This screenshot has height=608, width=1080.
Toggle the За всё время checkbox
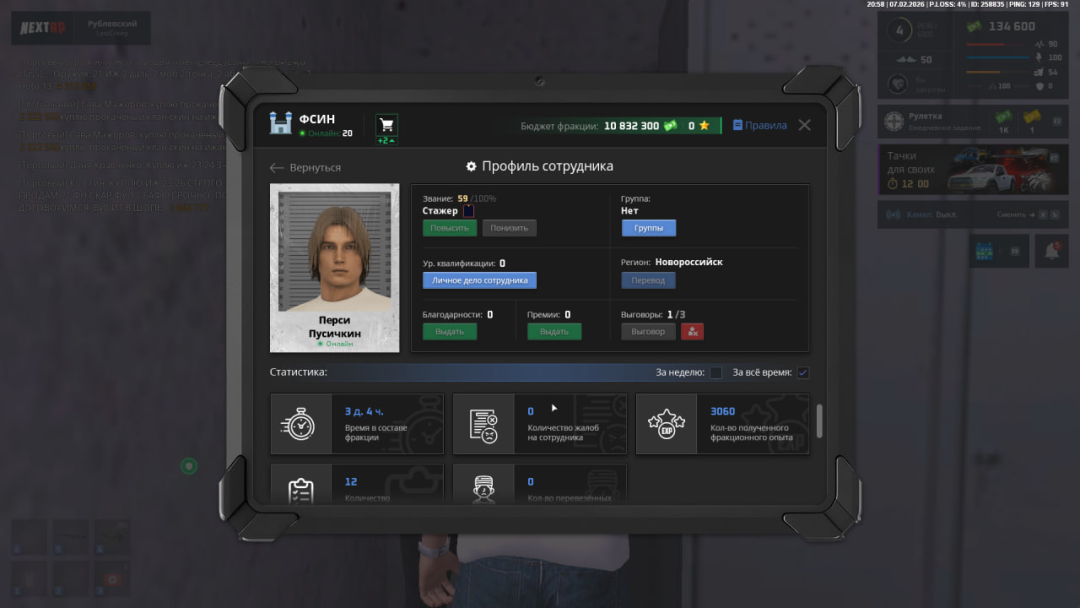tap(803, 373)
